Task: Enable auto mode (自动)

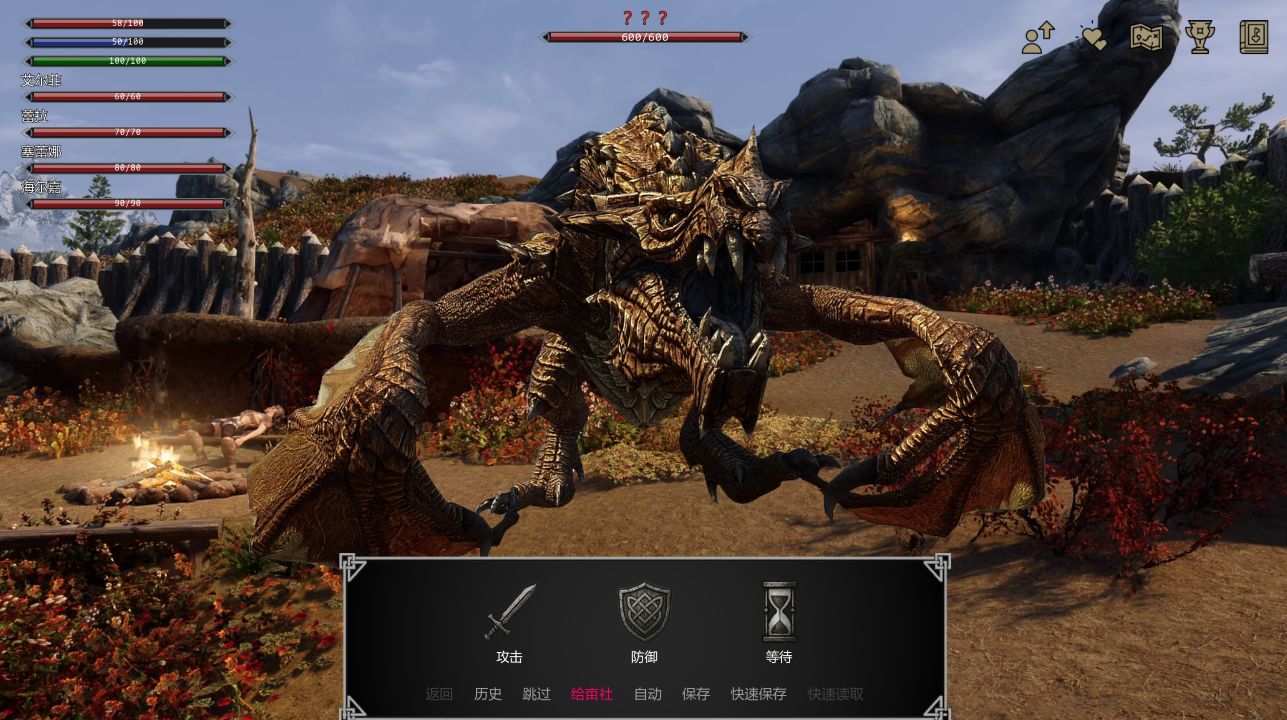Action: [x=647, y=694]
